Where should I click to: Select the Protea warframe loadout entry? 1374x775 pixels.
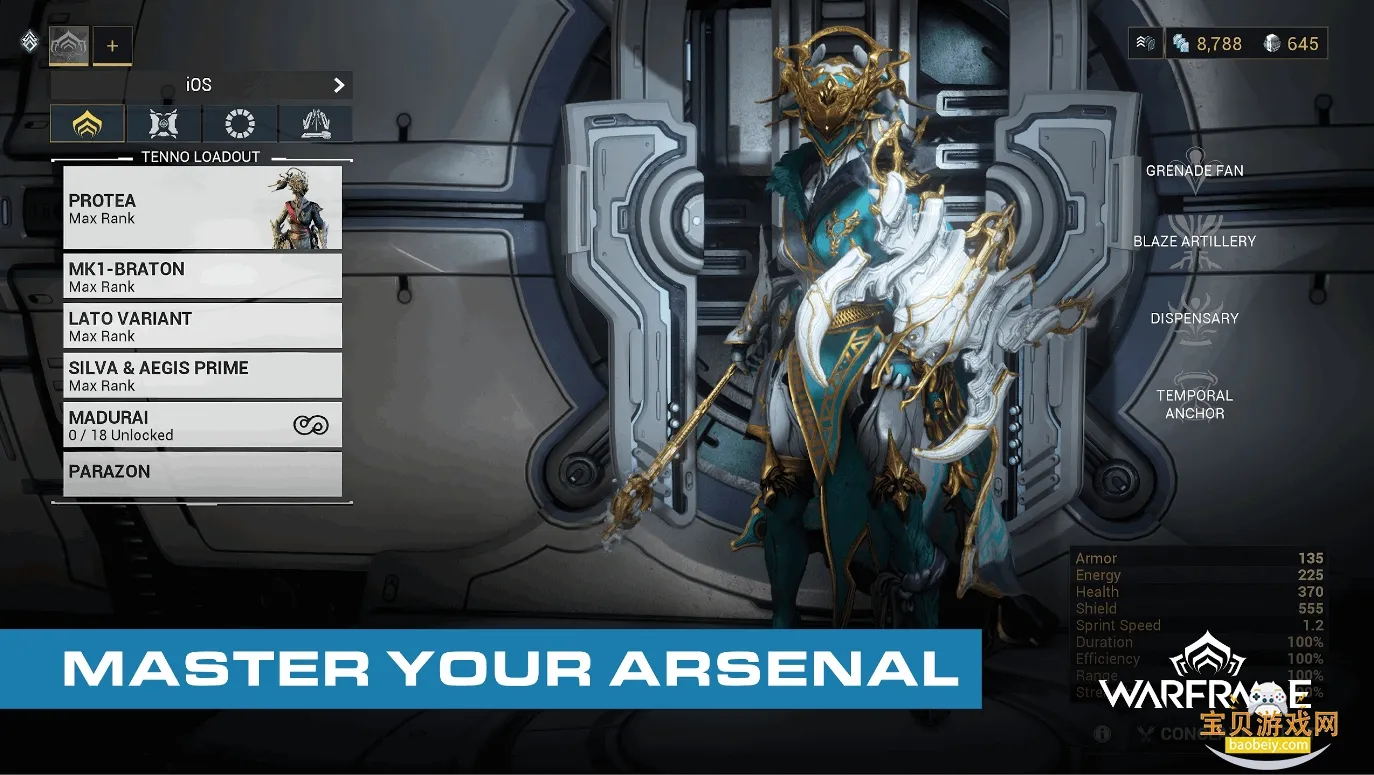[202, 207]
